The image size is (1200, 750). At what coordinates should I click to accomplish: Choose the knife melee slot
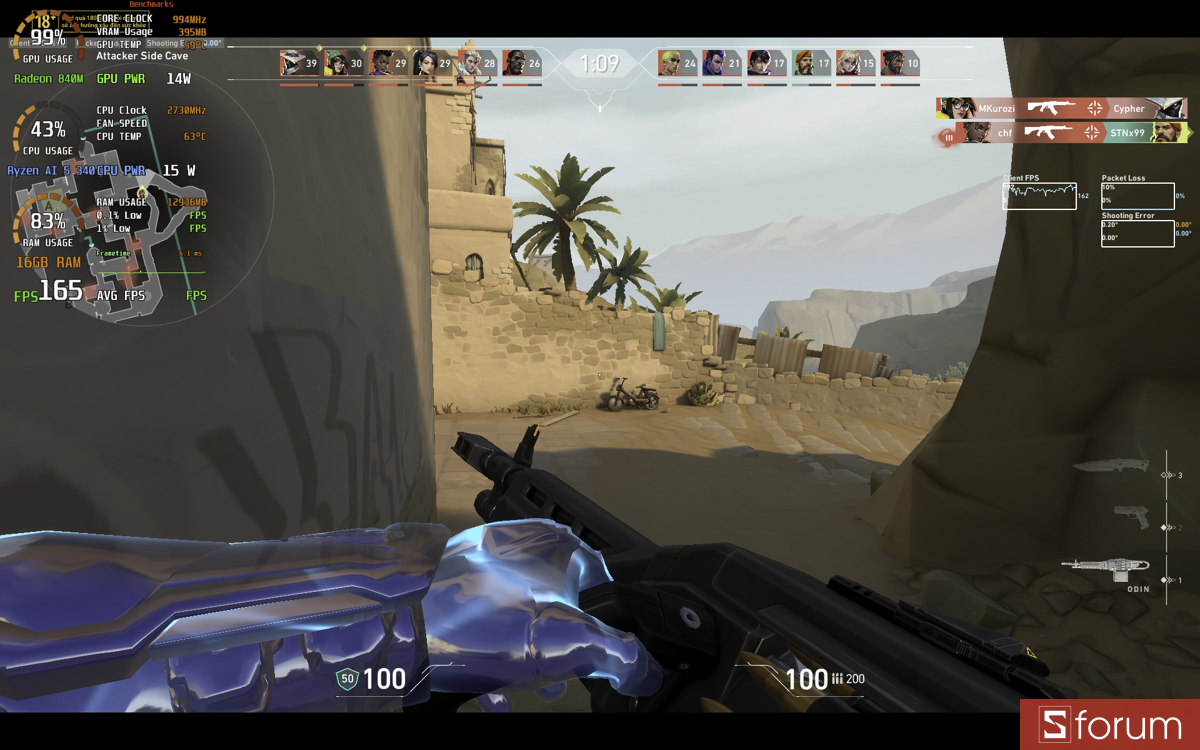tap(1111, 466)
